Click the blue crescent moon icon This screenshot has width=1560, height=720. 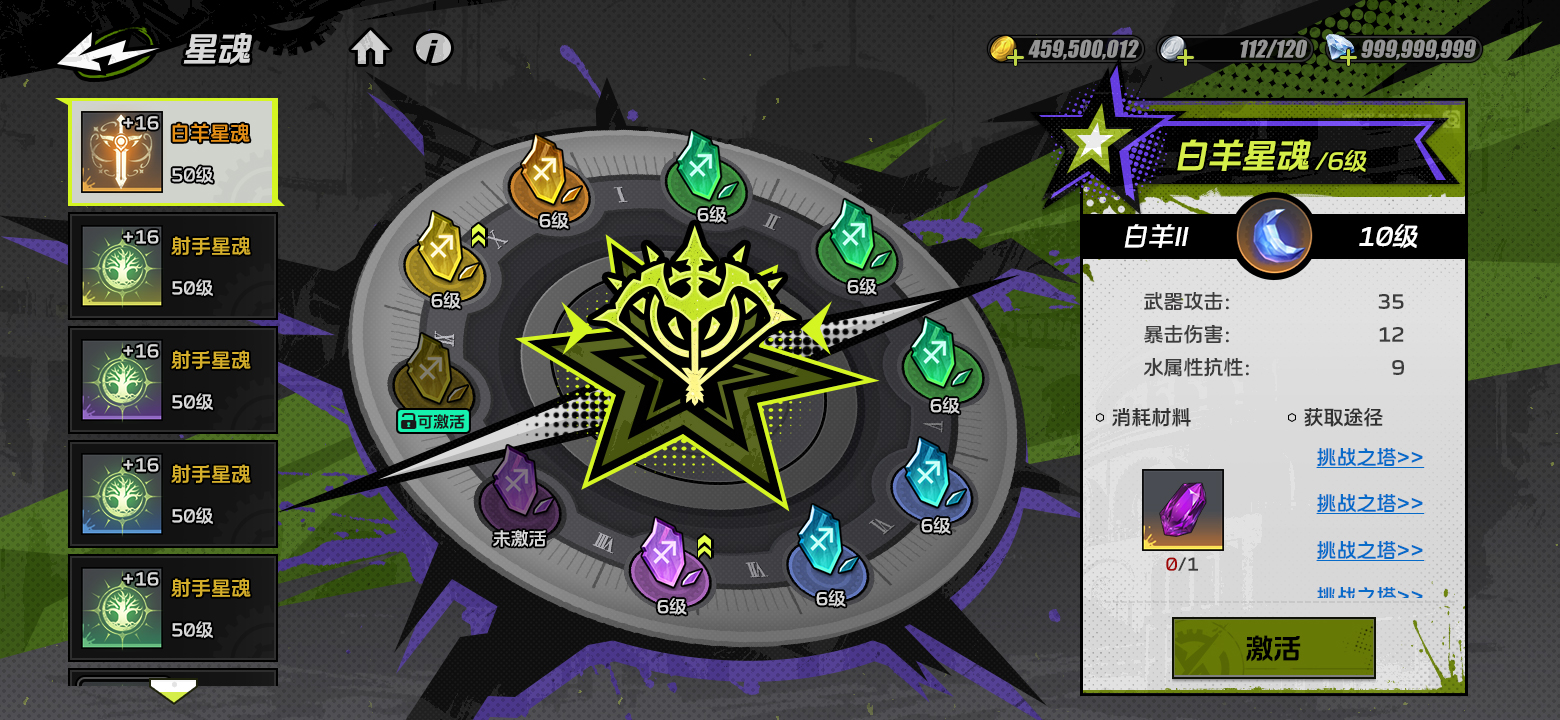pyautogui.click(x=1273, y=236)
